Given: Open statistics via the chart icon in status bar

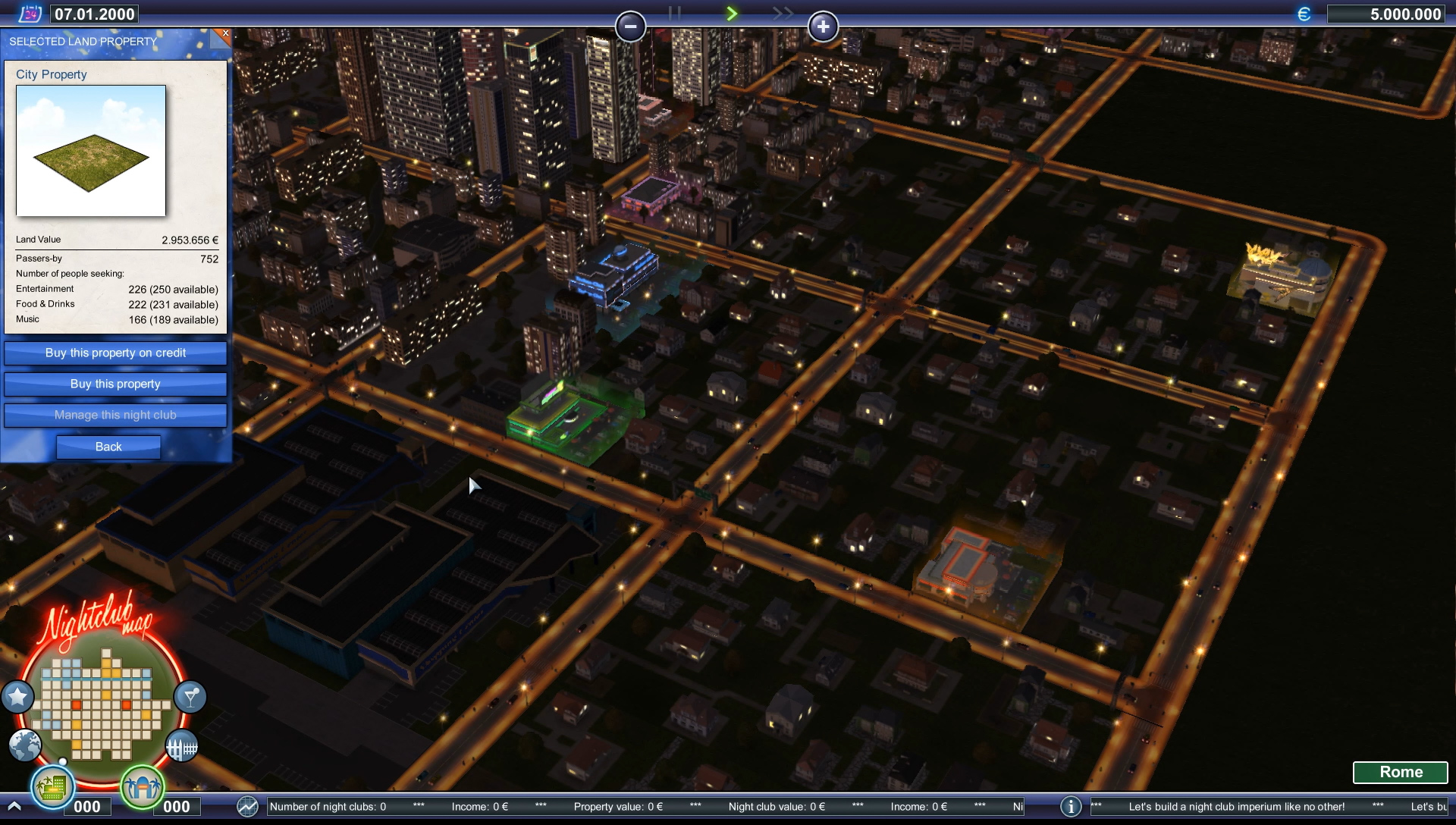Looking at the screenshot, I should 246,807.
